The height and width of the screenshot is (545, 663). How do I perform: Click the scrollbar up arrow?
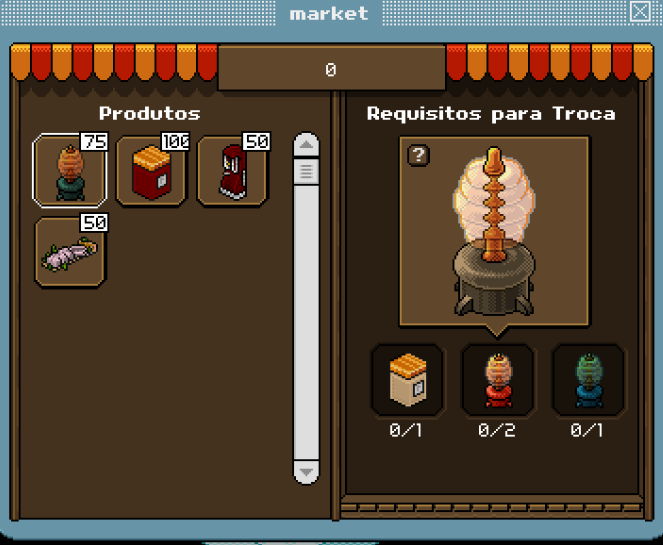pos(306,146)
